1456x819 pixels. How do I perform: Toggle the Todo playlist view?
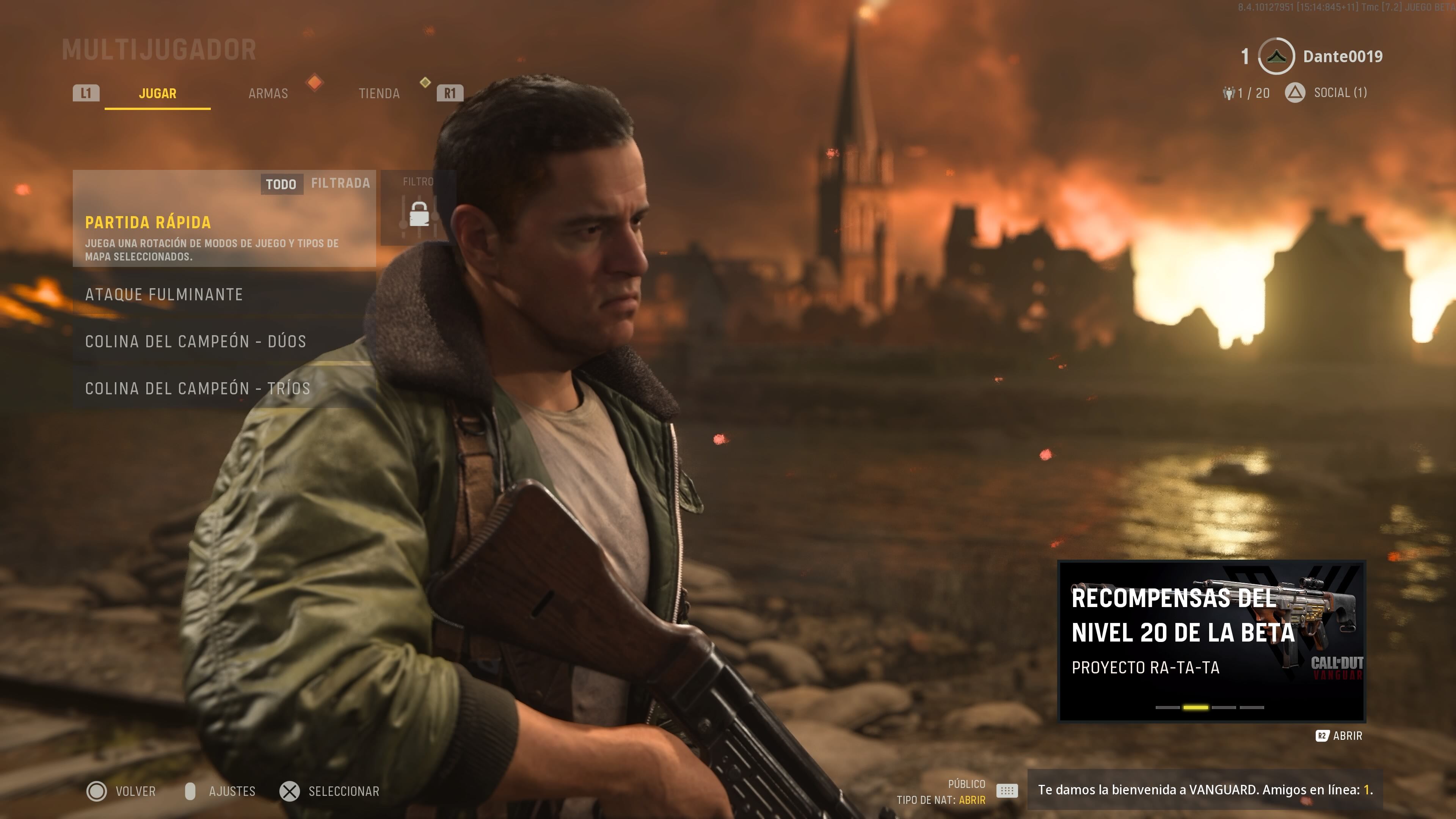(x=281, y=184)
